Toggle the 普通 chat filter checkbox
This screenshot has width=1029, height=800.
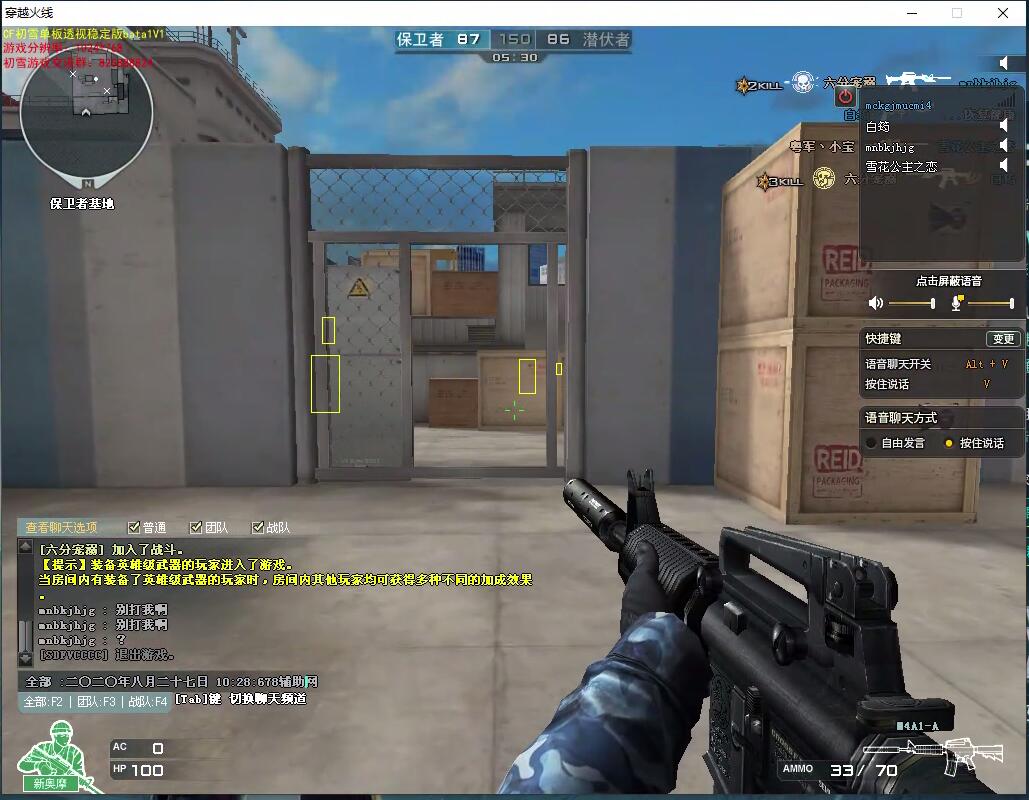point(134,527)
